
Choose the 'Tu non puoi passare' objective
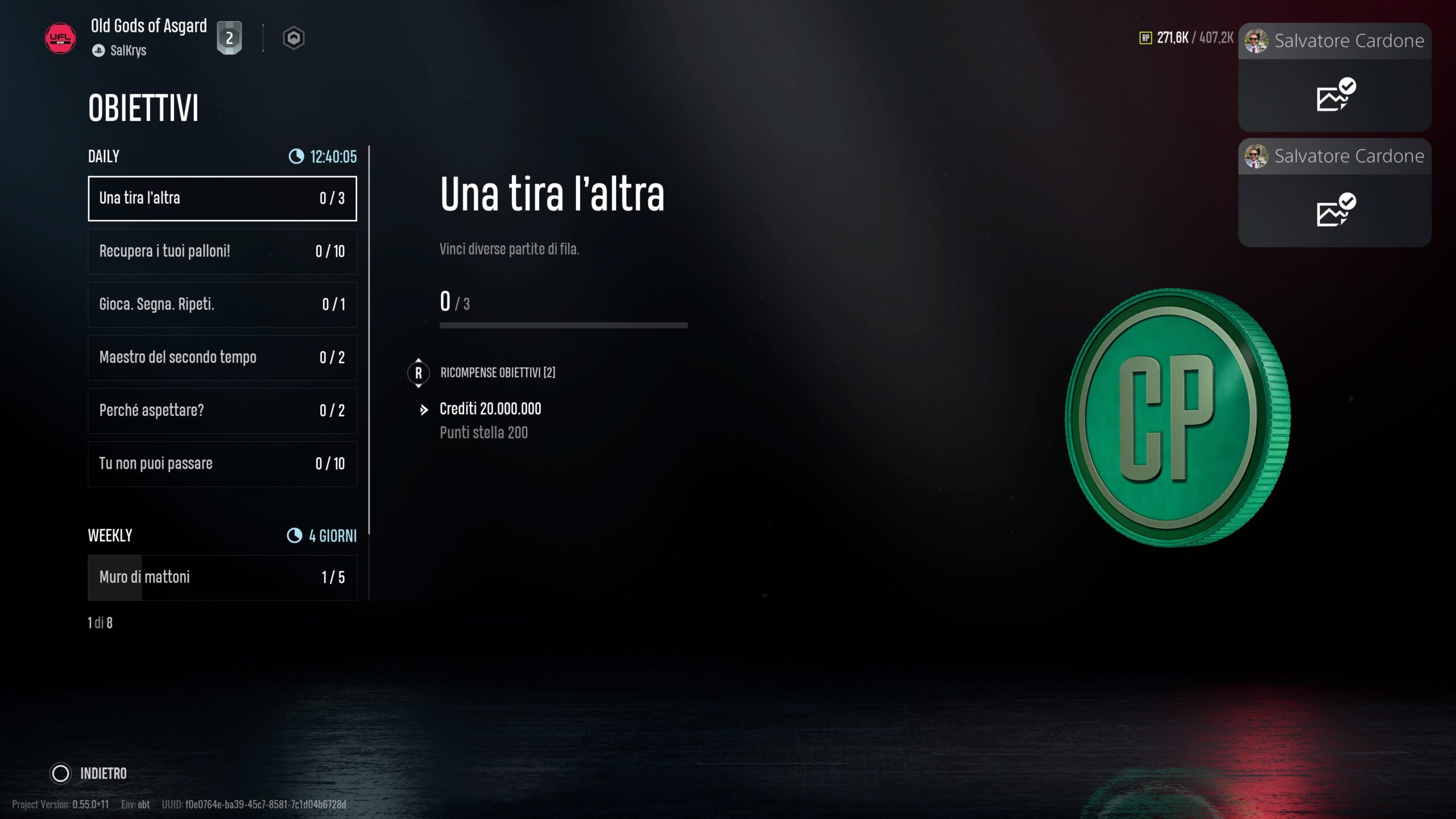click(222, 464)
